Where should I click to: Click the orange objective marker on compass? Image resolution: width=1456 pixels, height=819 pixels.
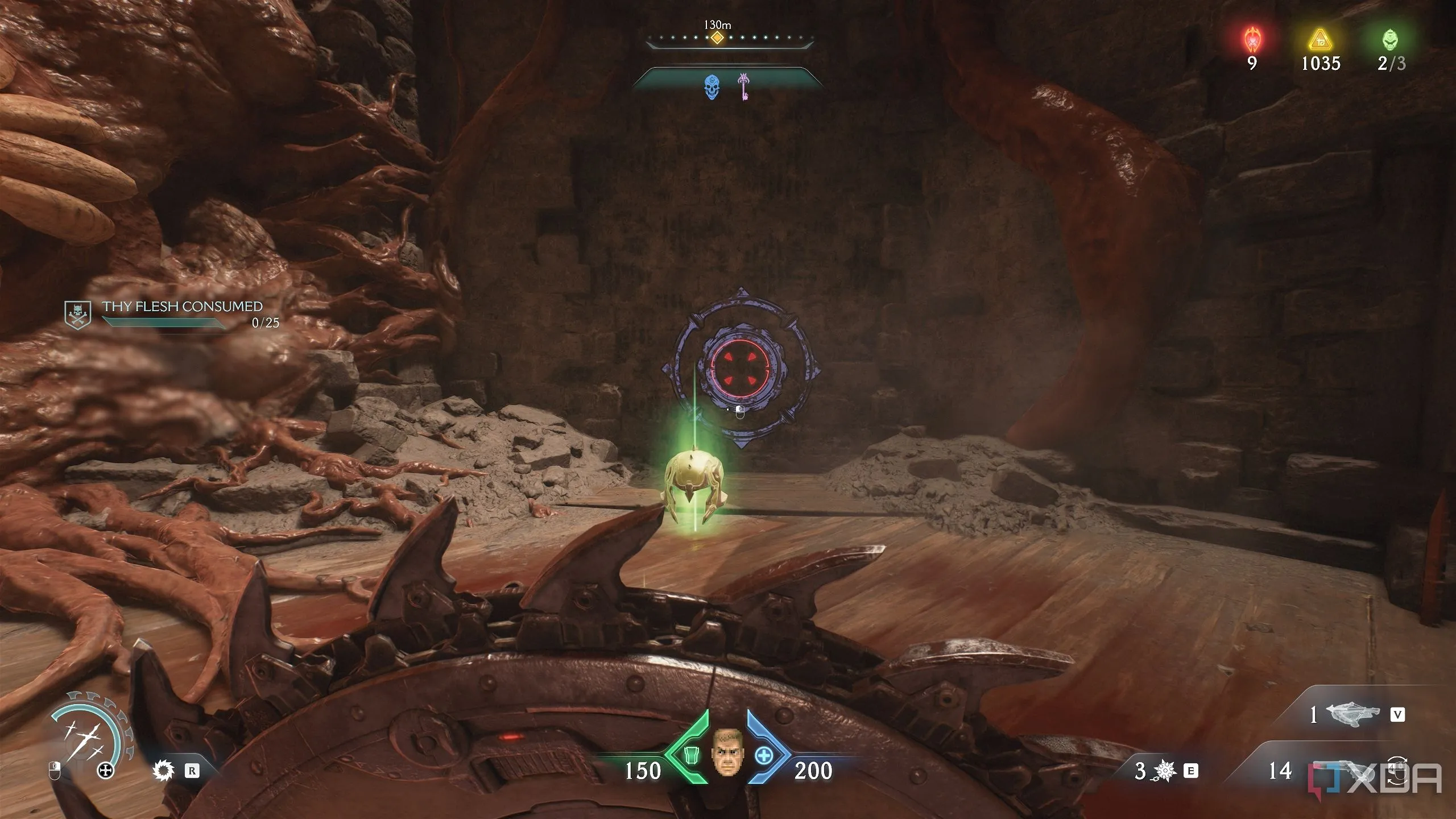point(718,39)
